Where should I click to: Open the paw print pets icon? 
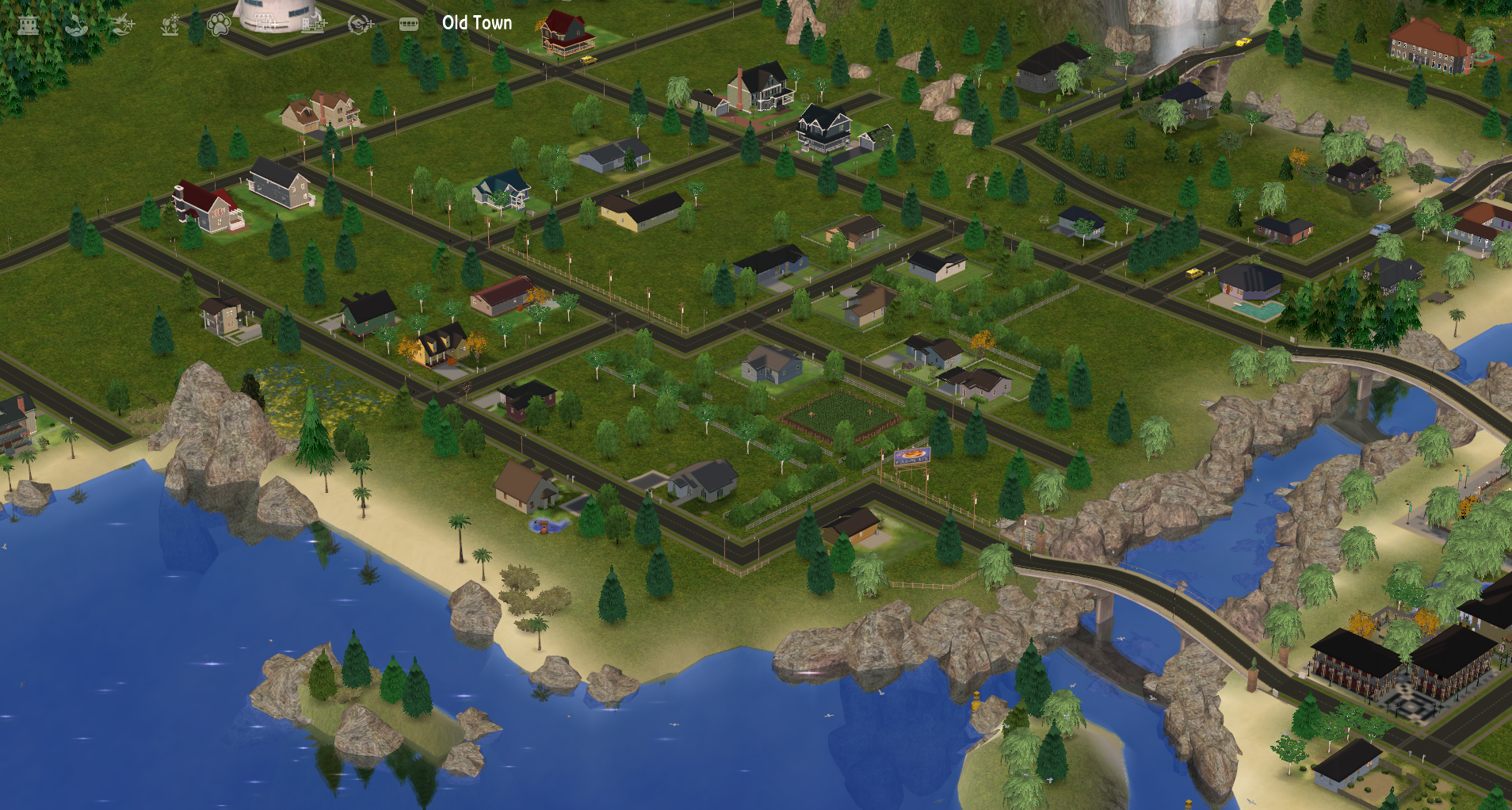[x=218, y=25]
